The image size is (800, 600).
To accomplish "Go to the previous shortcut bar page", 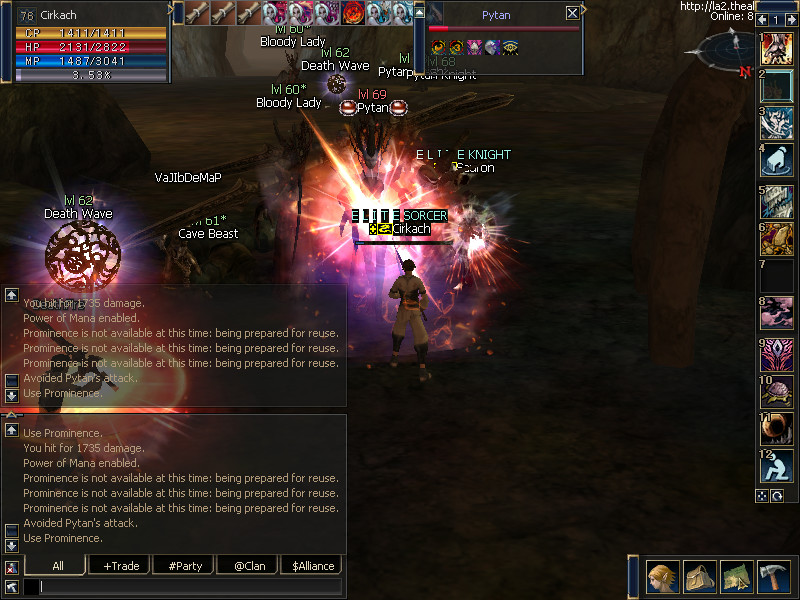I will (x=763, y=20).
